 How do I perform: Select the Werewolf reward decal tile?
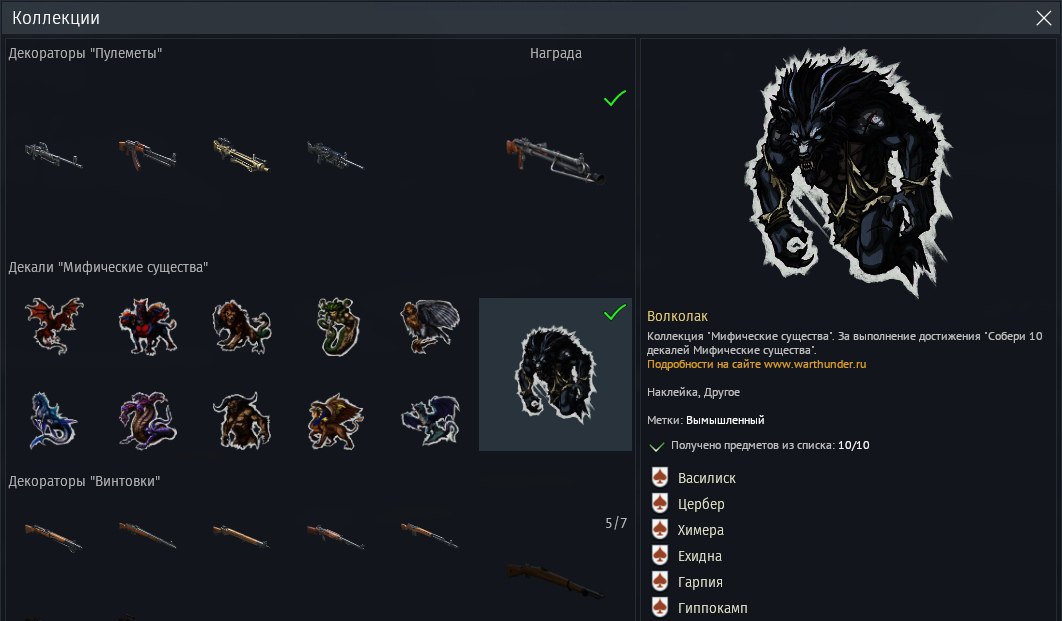pos(555,375)
